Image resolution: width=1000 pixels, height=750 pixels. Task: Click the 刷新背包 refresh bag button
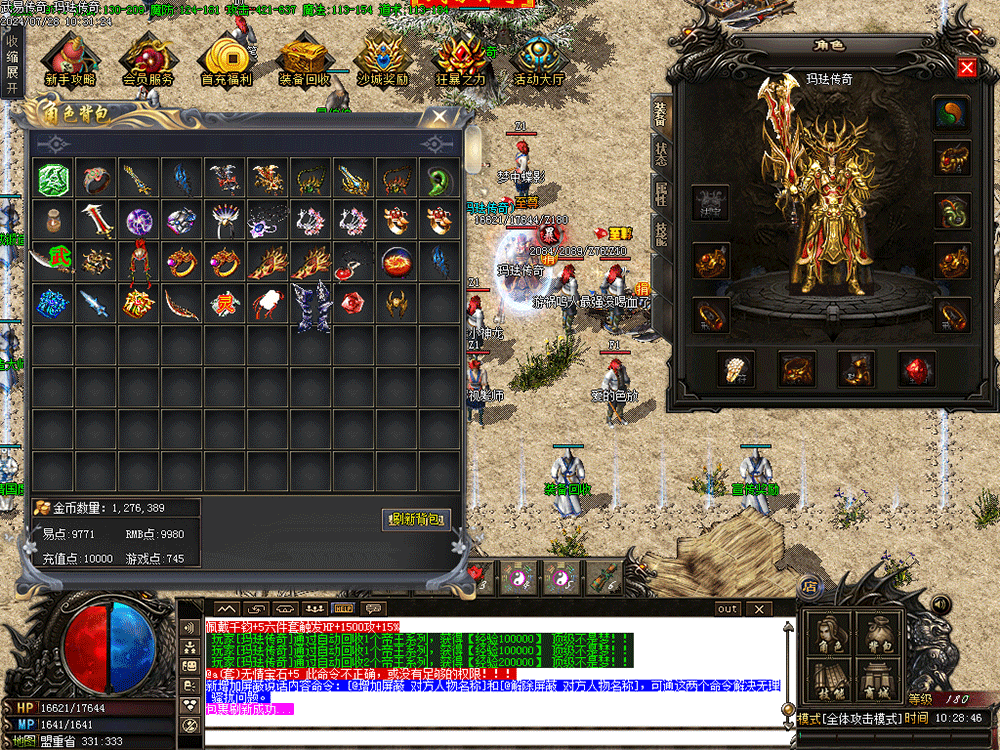coord(416,519)
